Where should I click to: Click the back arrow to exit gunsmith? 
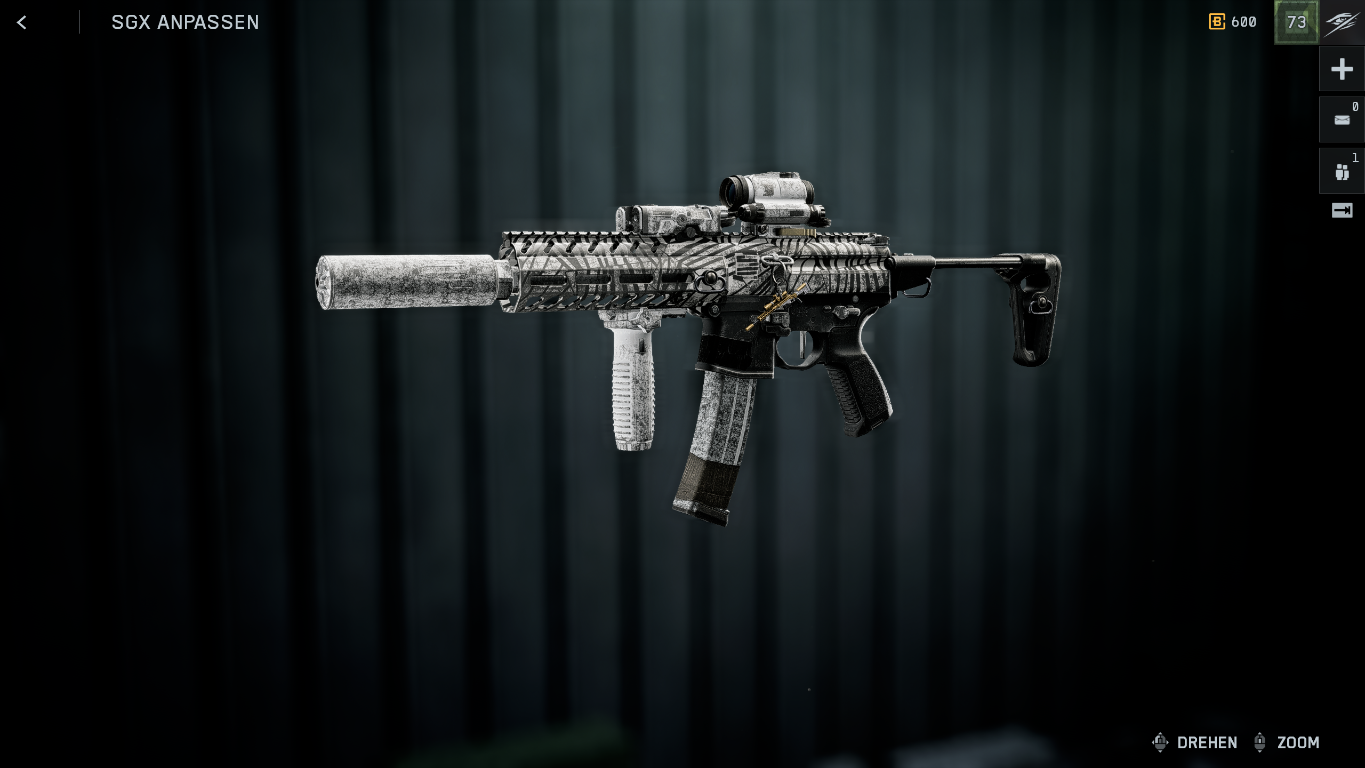point(21,22)
